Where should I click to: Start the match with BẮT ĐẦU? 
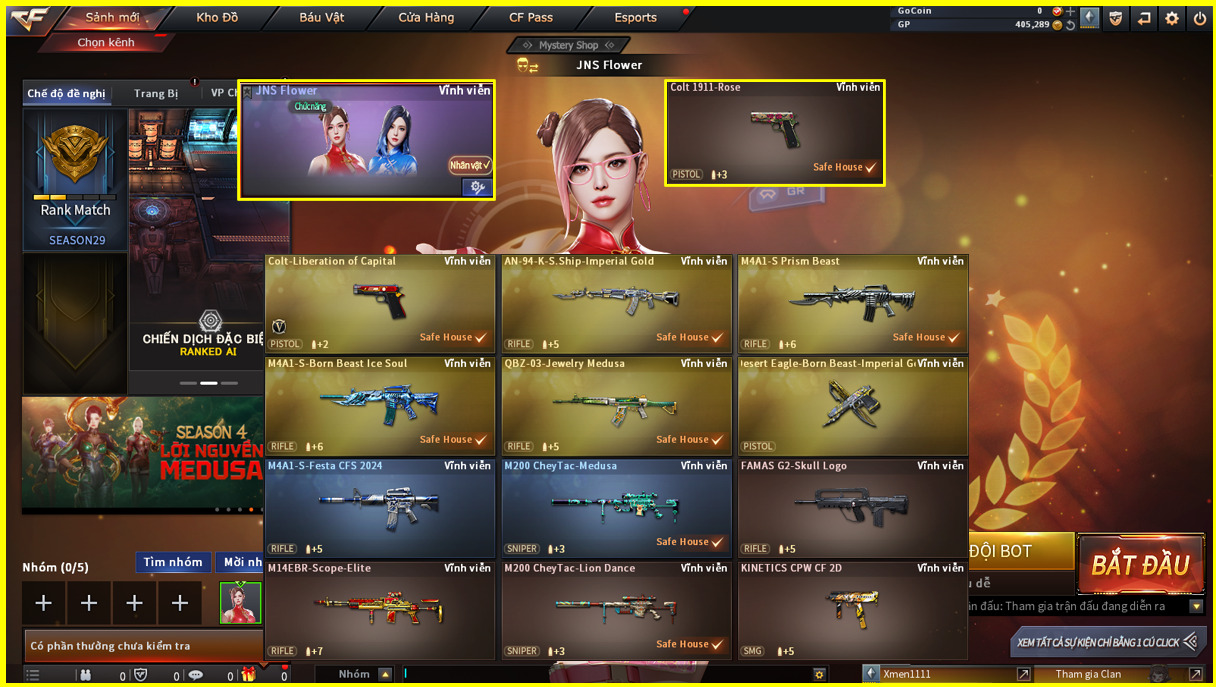(x=1140, y=565)
